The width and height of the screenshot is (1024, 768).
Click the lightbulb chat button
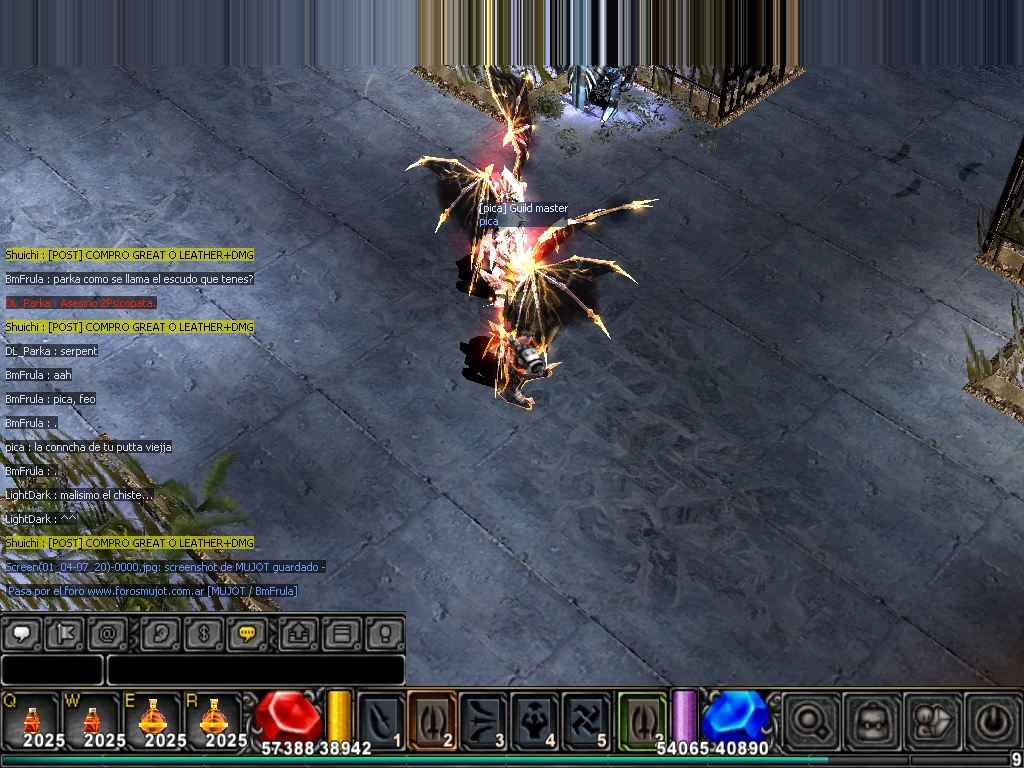[384, 633]
